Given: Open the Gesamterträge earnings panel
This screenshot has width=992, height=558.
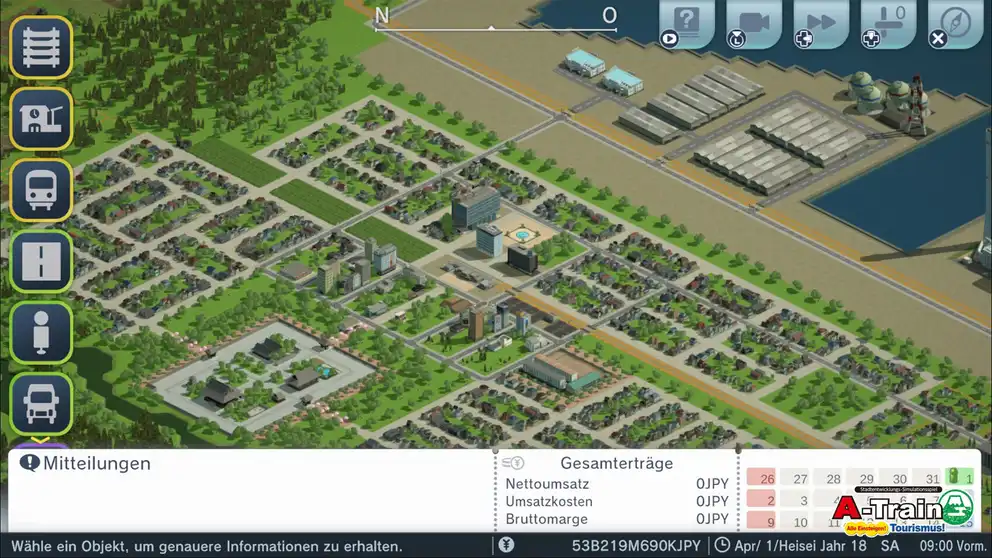Looking at the screenshot, I should point(616,464).
